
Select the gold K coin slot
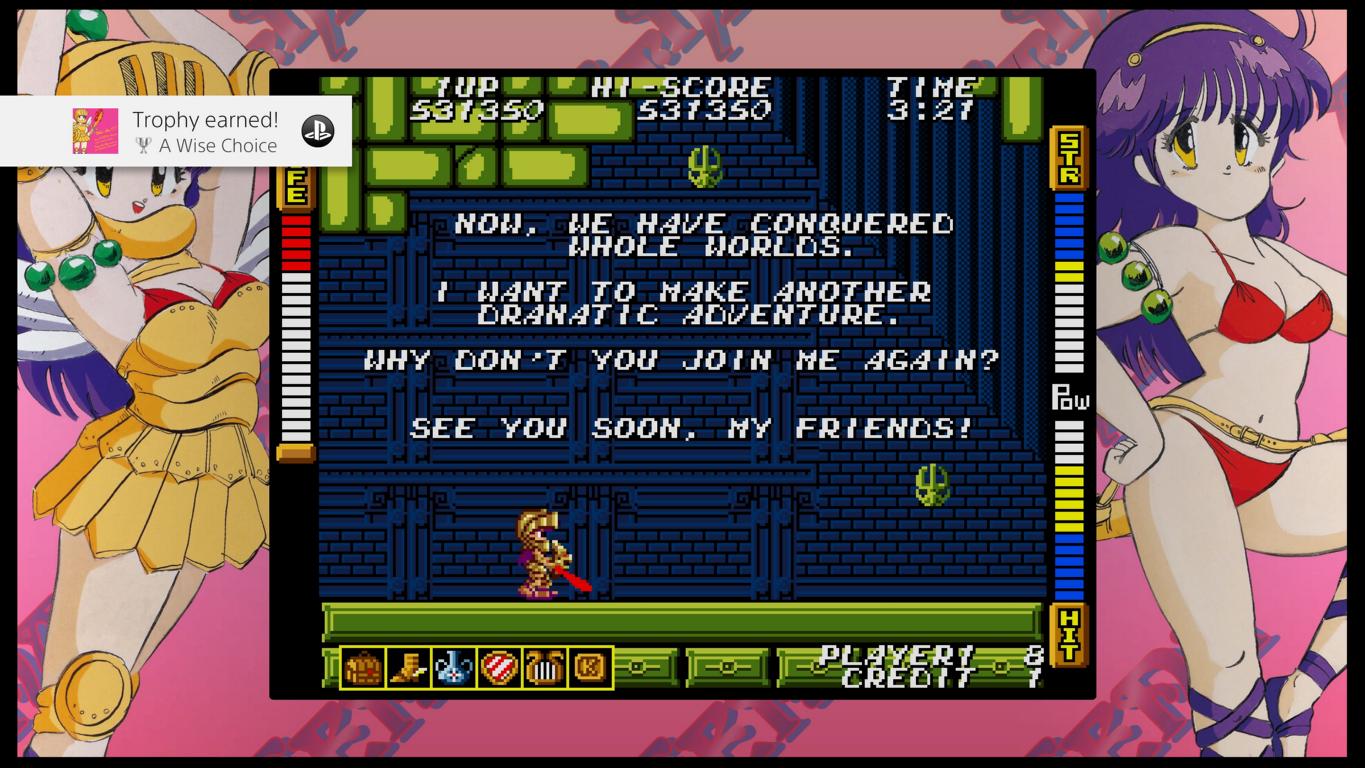(590, 668)
